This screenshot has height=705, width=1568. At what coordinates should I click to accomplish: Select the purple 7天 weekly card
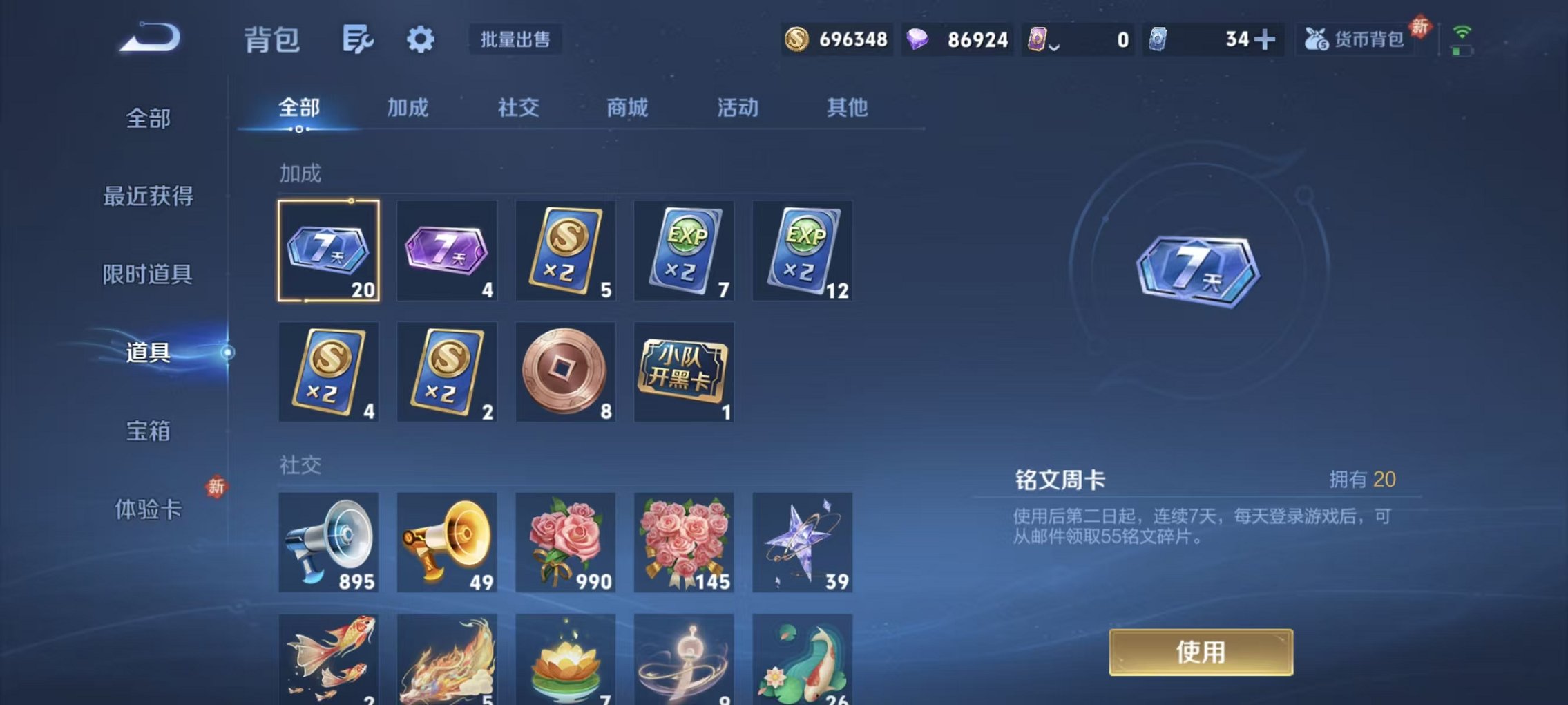click(446, 252)
